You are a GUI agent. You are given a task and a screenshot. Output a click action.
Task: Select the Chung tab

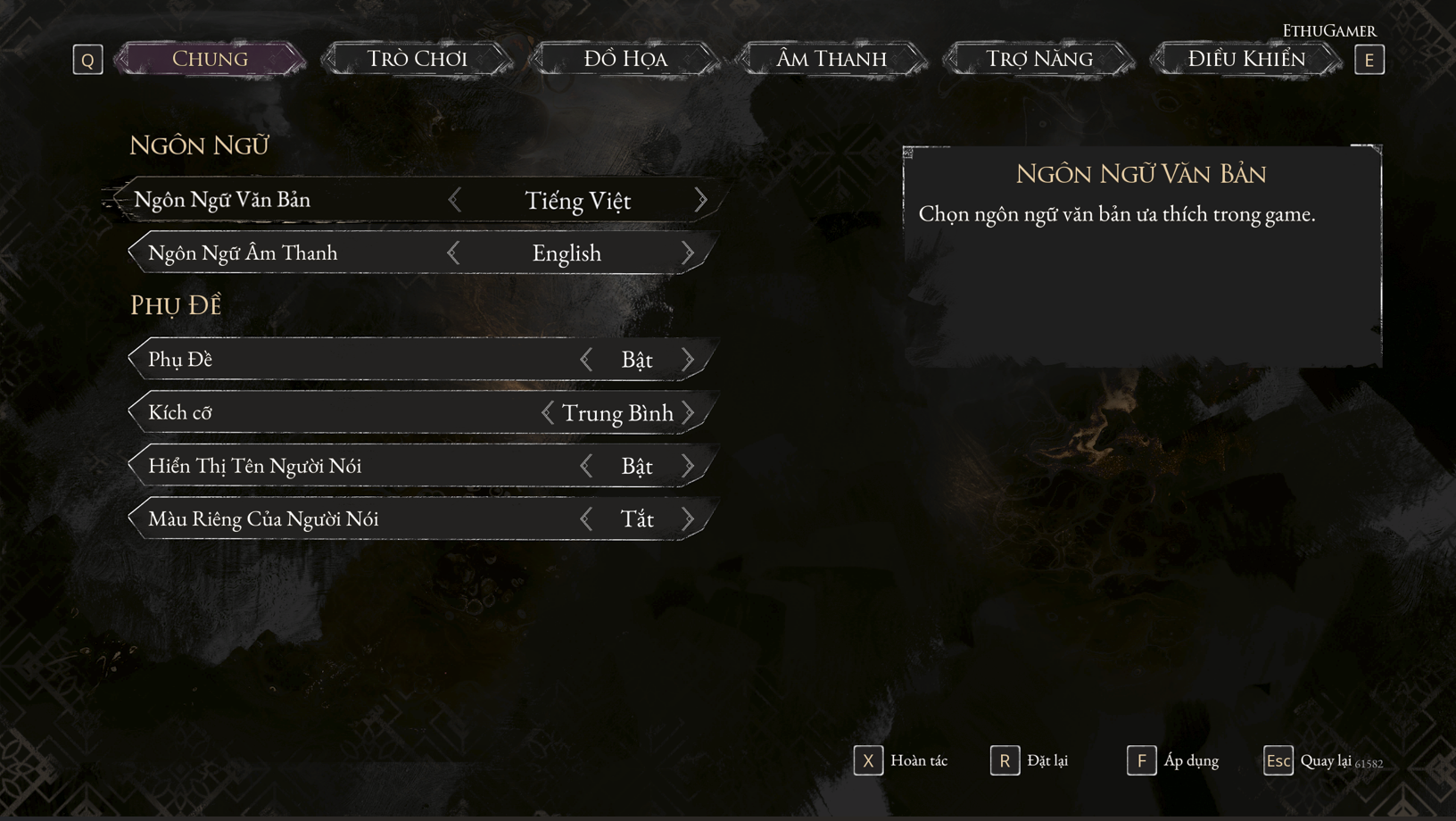[210, 59]
